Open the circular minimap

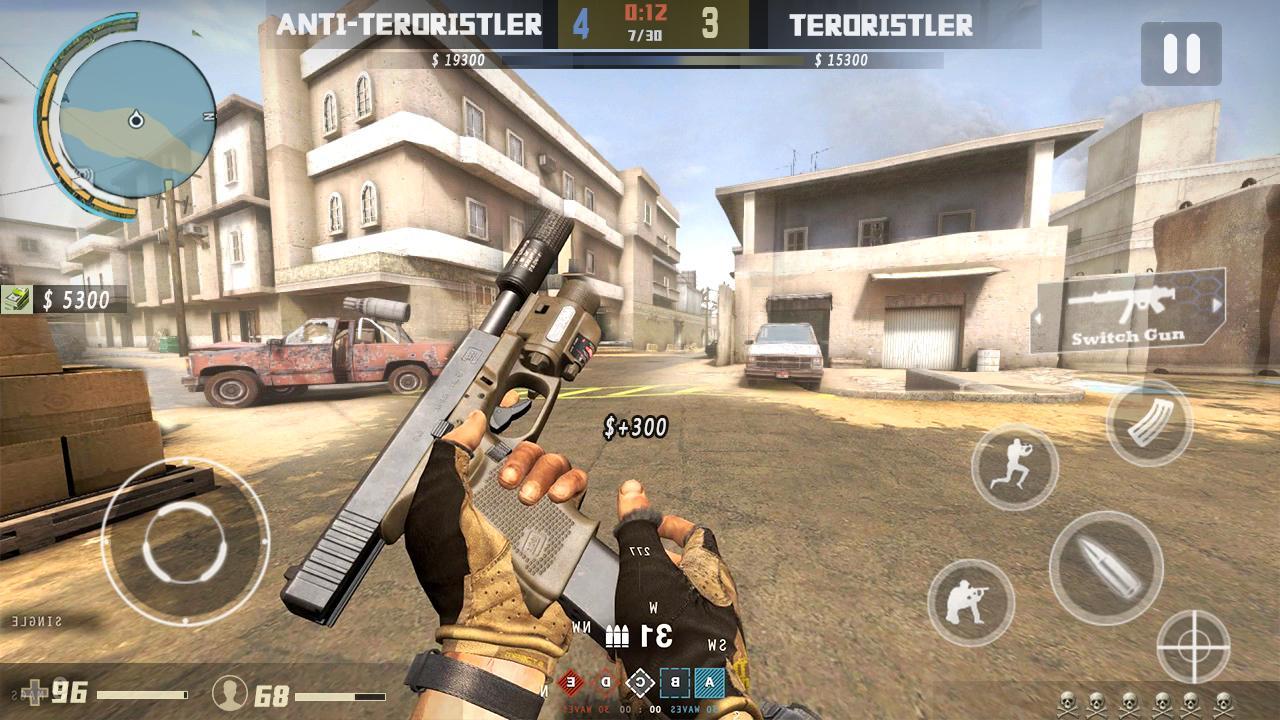pyautogui.click(x=136, y=119)
